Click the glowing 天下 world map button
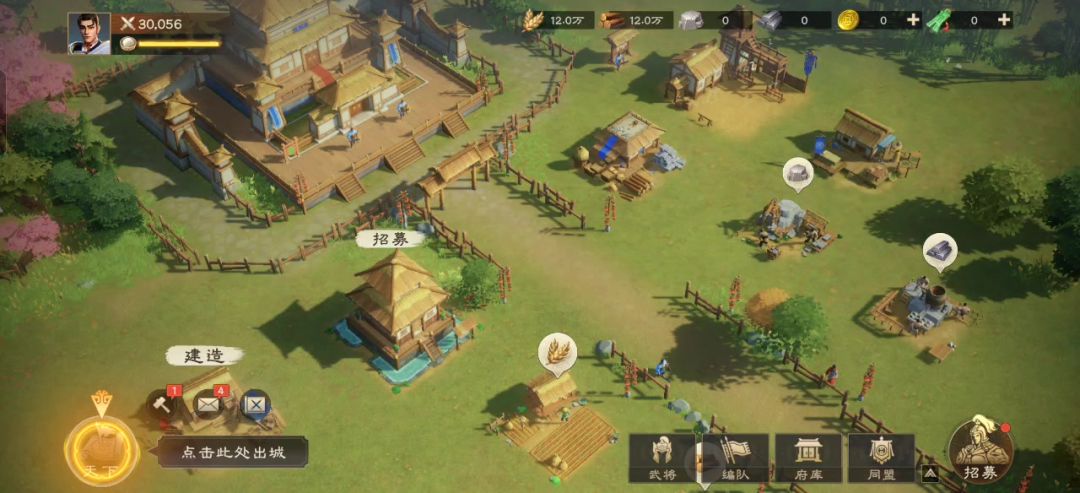The image size is (1080, 493). (102, 449)
